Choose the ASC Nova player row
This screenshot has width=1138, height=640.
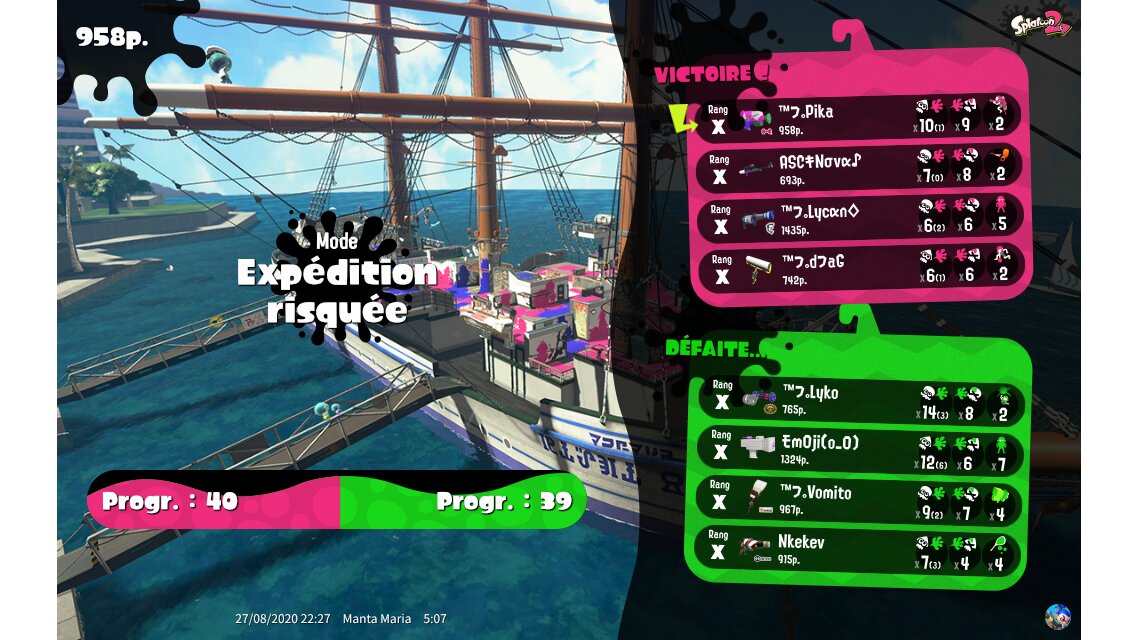[x=860, y=168]
